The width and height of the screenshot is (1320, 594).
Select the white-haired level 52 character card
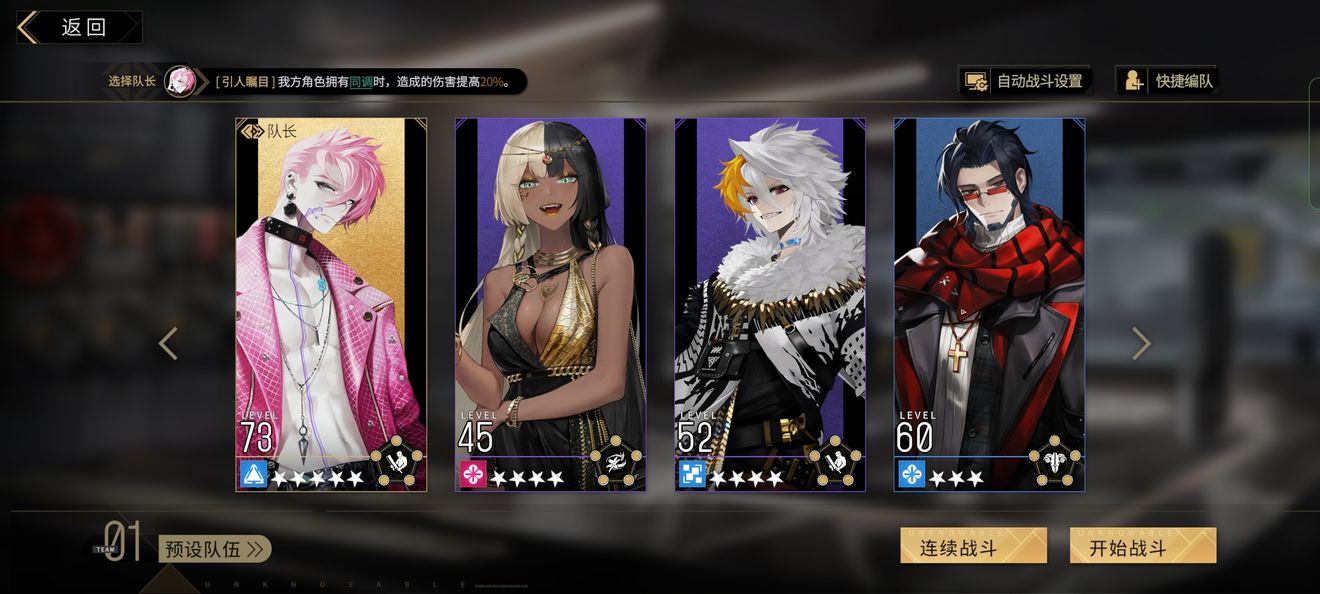(770, 304)
